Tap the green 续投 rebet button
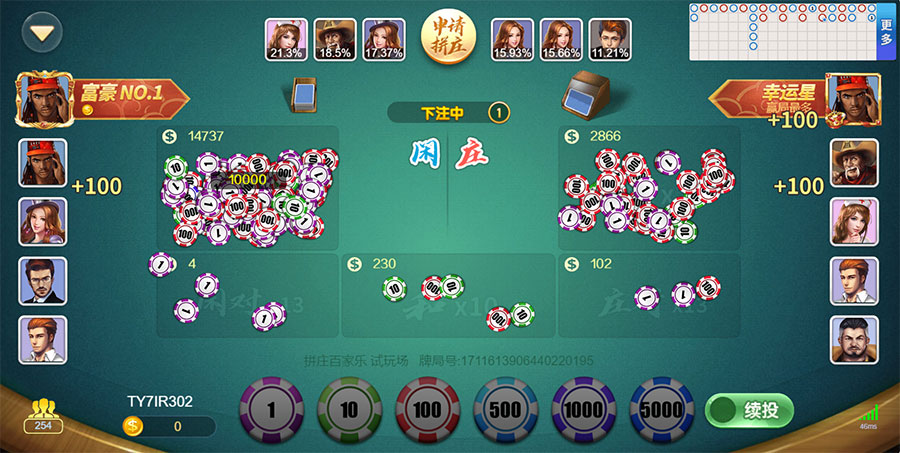The image size is (900, 453). [749, 410]
